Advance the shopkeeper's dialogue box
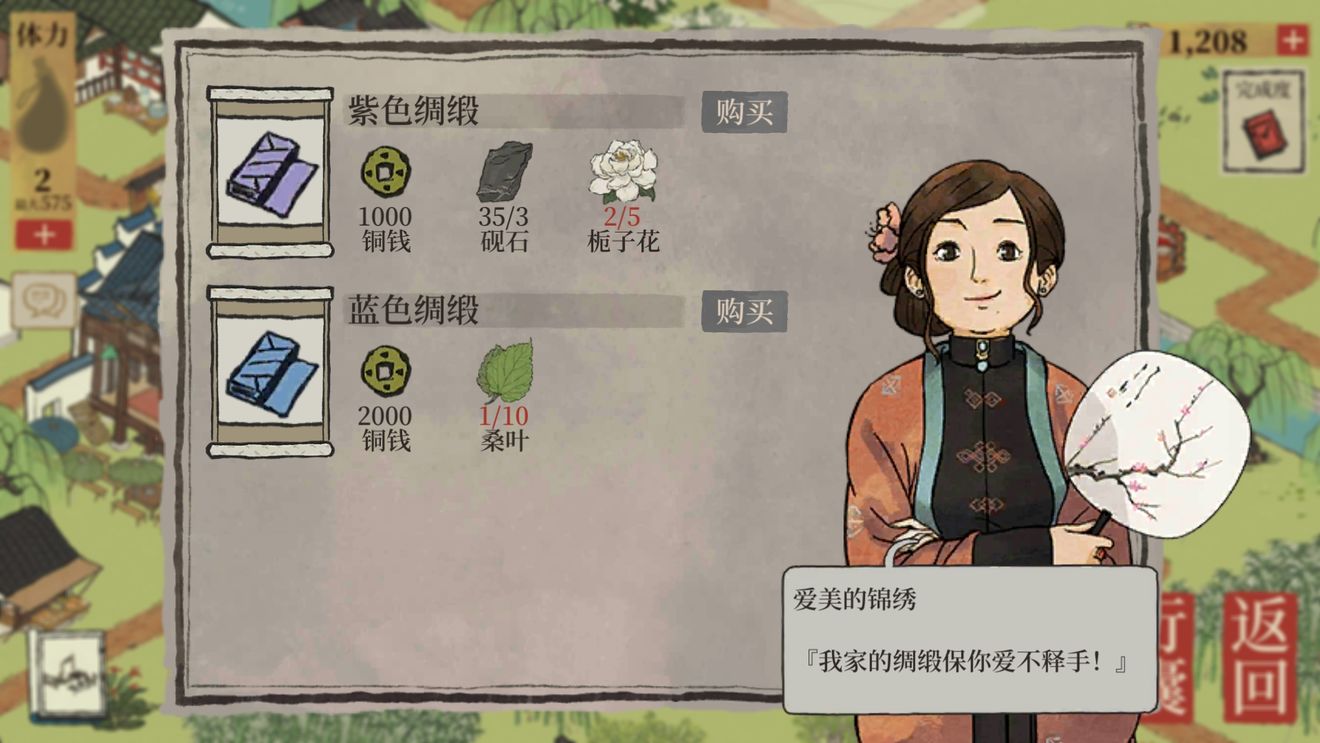 click(969, 639)
